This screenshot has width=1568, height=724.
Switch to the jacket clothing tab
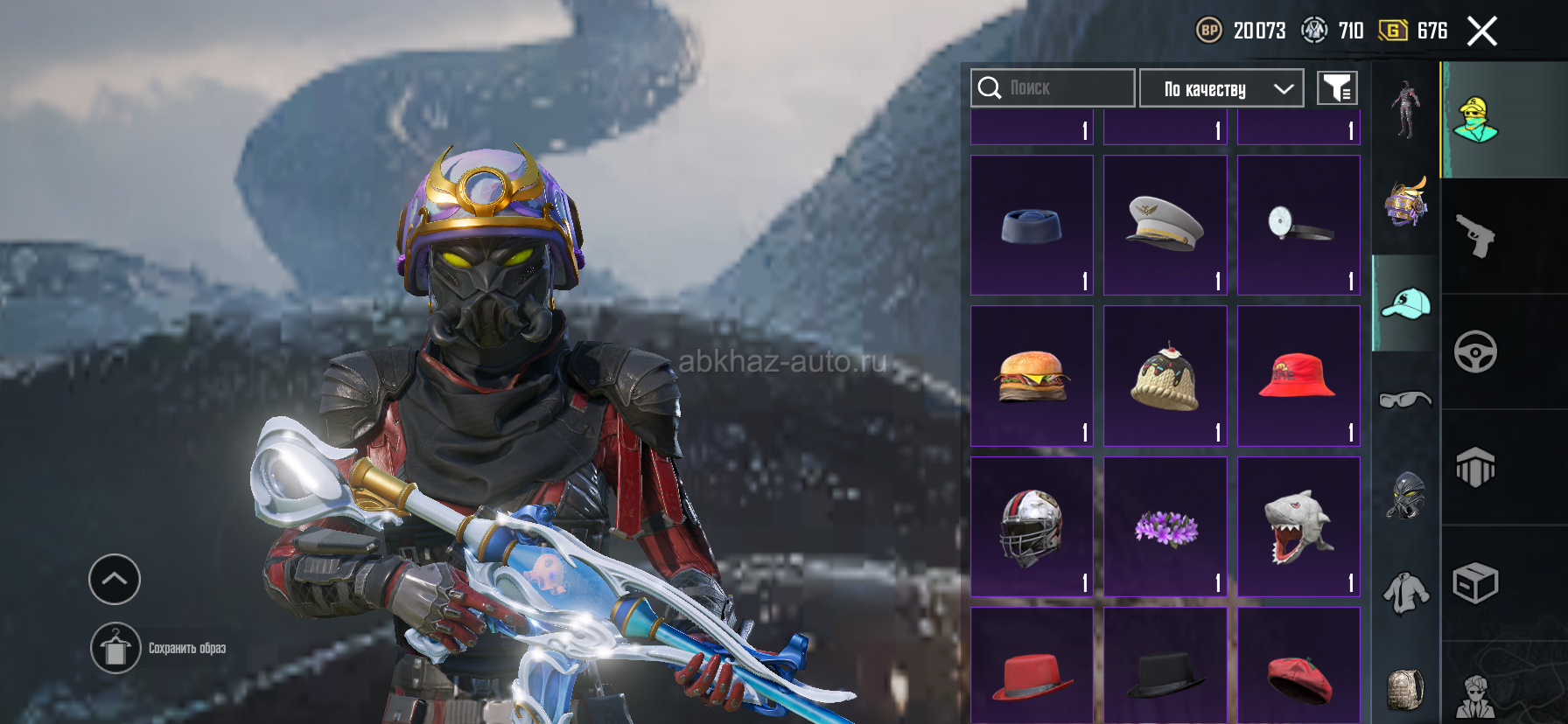click(x=1405, y=593)
